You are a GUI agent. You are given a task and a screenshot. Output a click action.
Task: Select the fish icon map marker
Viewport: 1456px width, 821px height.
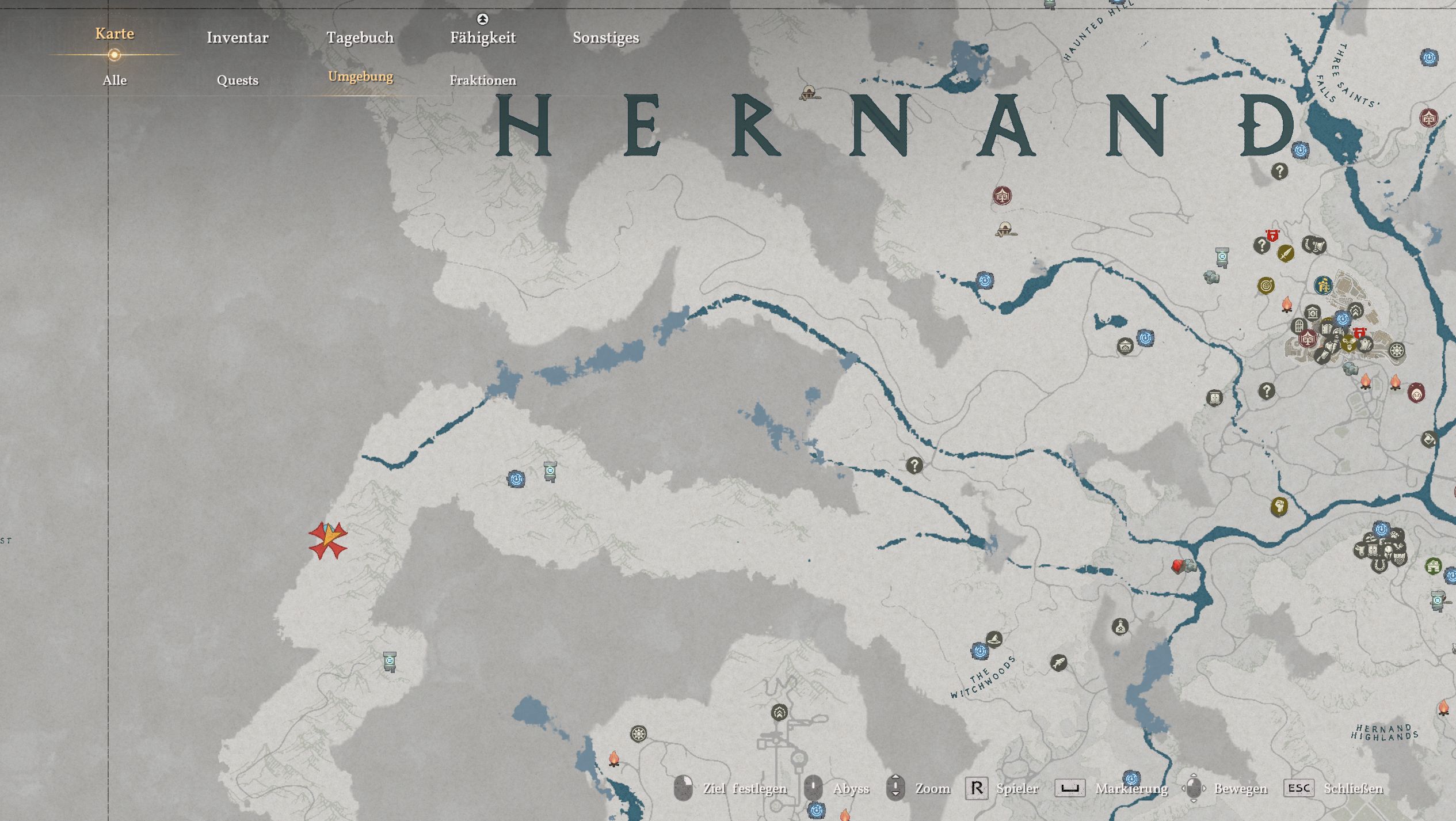[x=1058, y=663]
